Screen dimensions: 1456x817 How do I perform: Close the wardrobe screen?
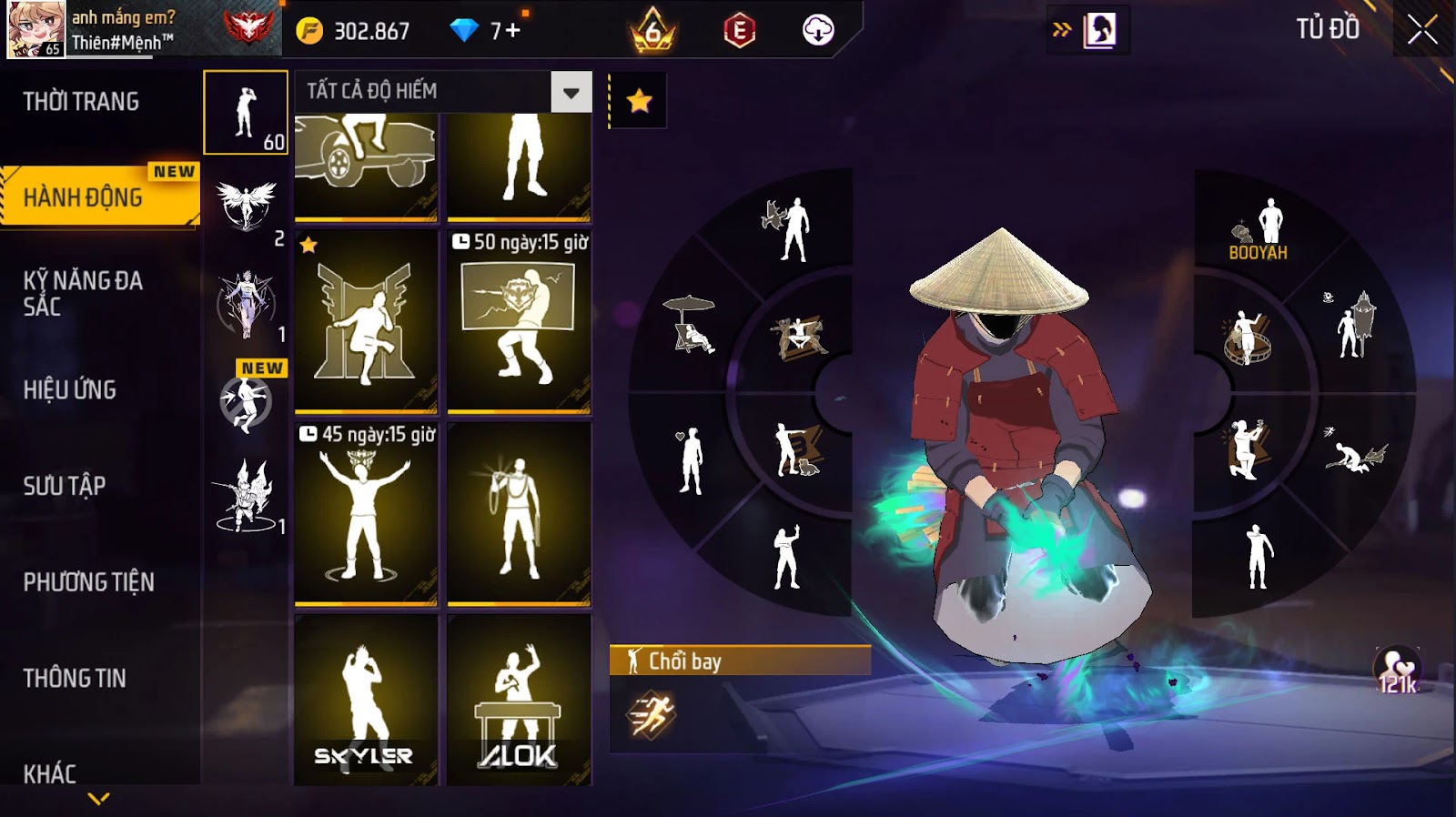point(1422,30)
